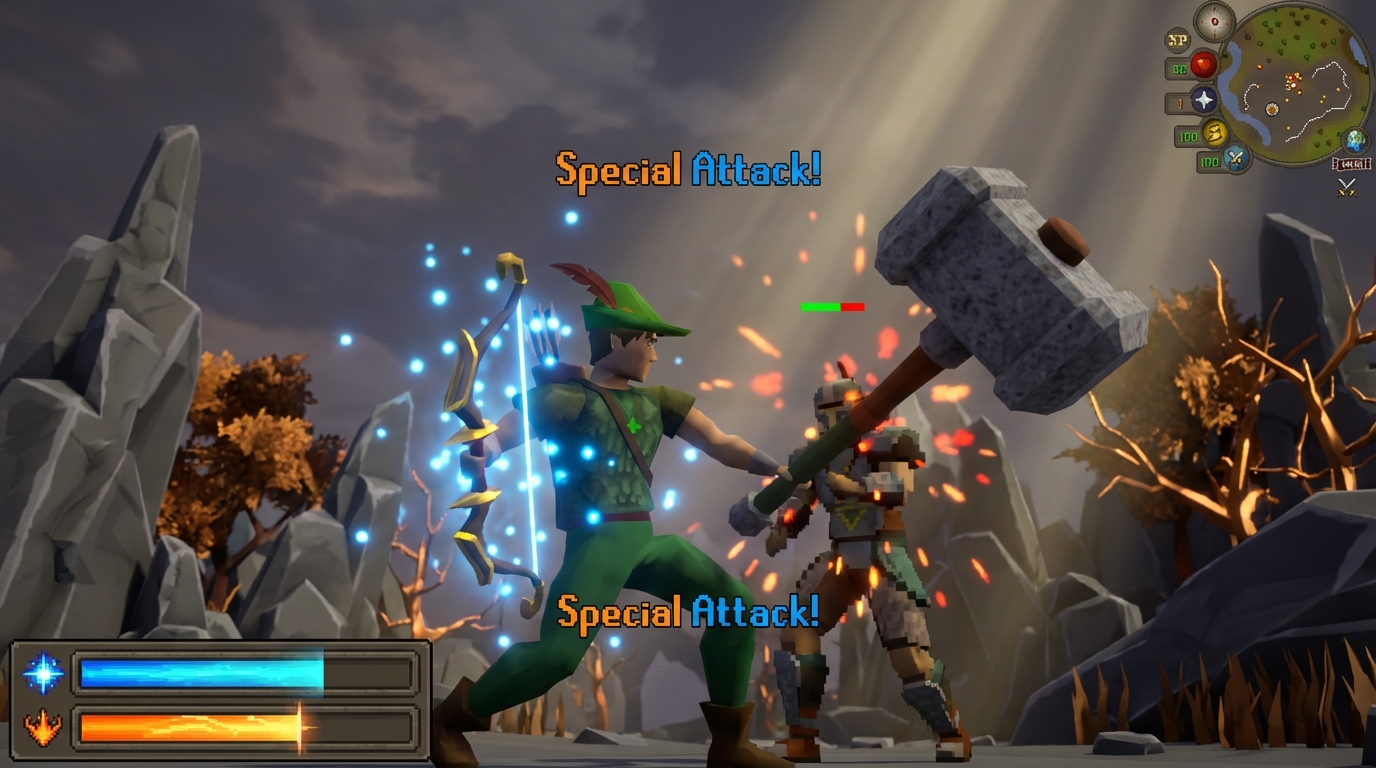Expand the red banner under the minimap

(x=1350, y=163)
